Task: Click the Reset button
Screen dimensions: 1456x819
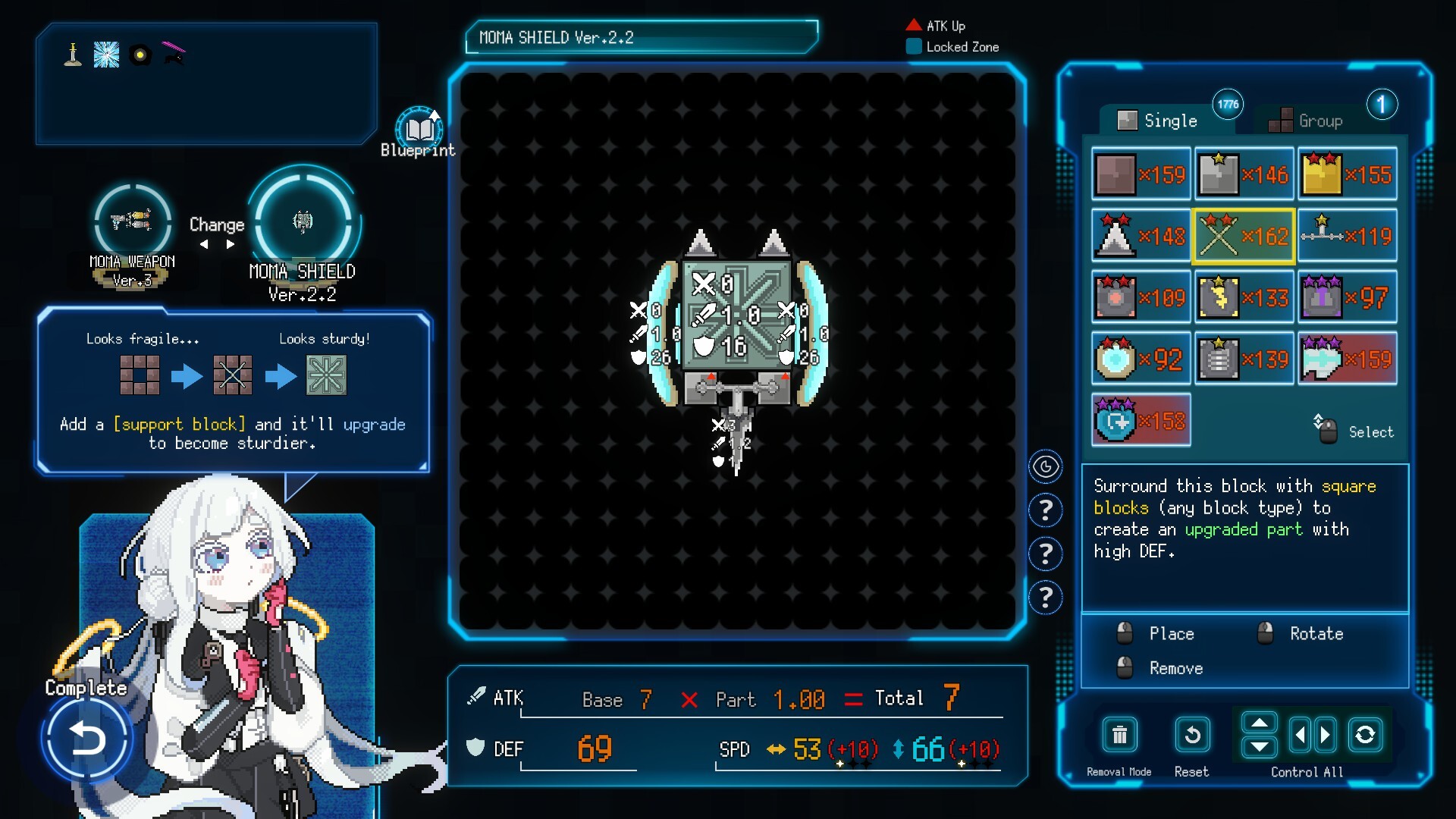Action: [x=1191, y=735]
